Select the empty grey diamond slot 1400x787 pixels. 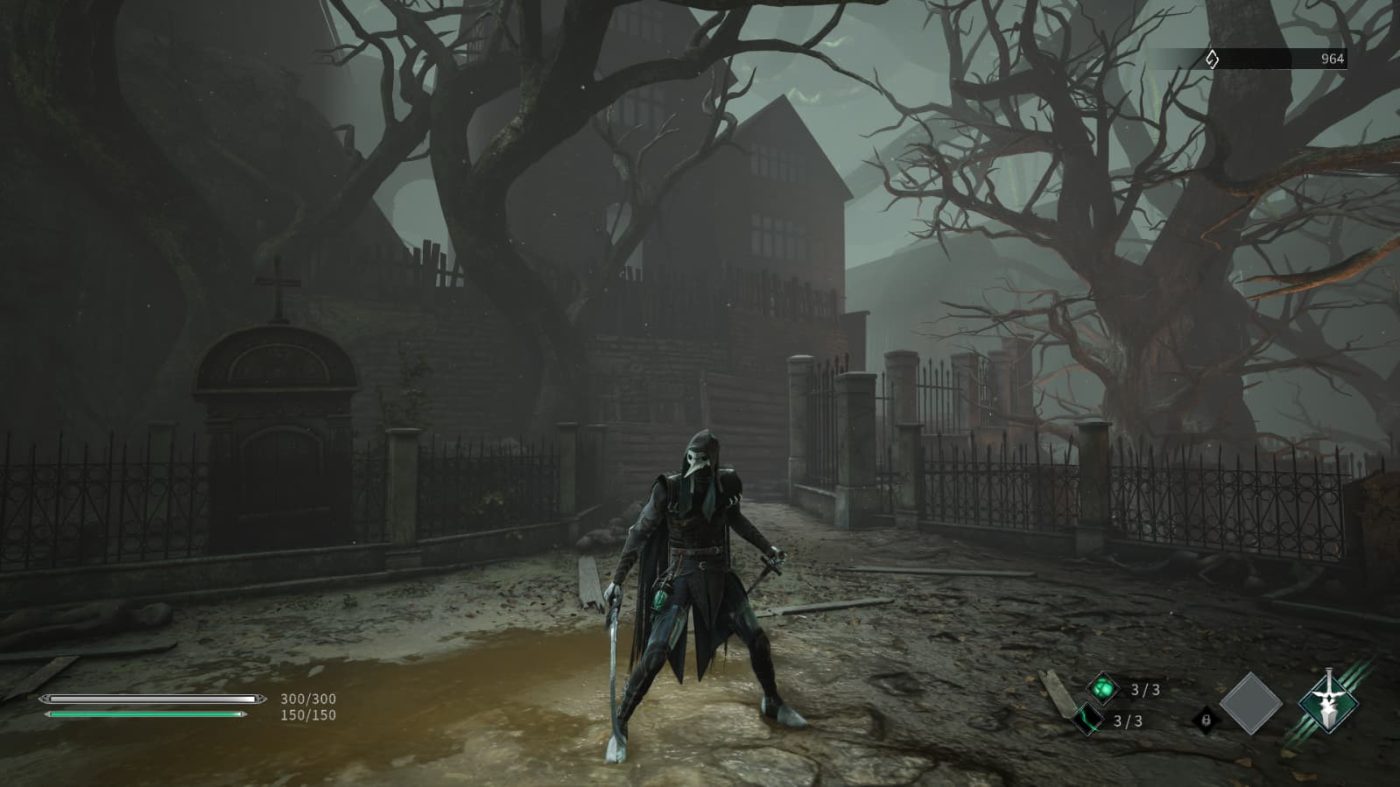(x=1250, y=703)
